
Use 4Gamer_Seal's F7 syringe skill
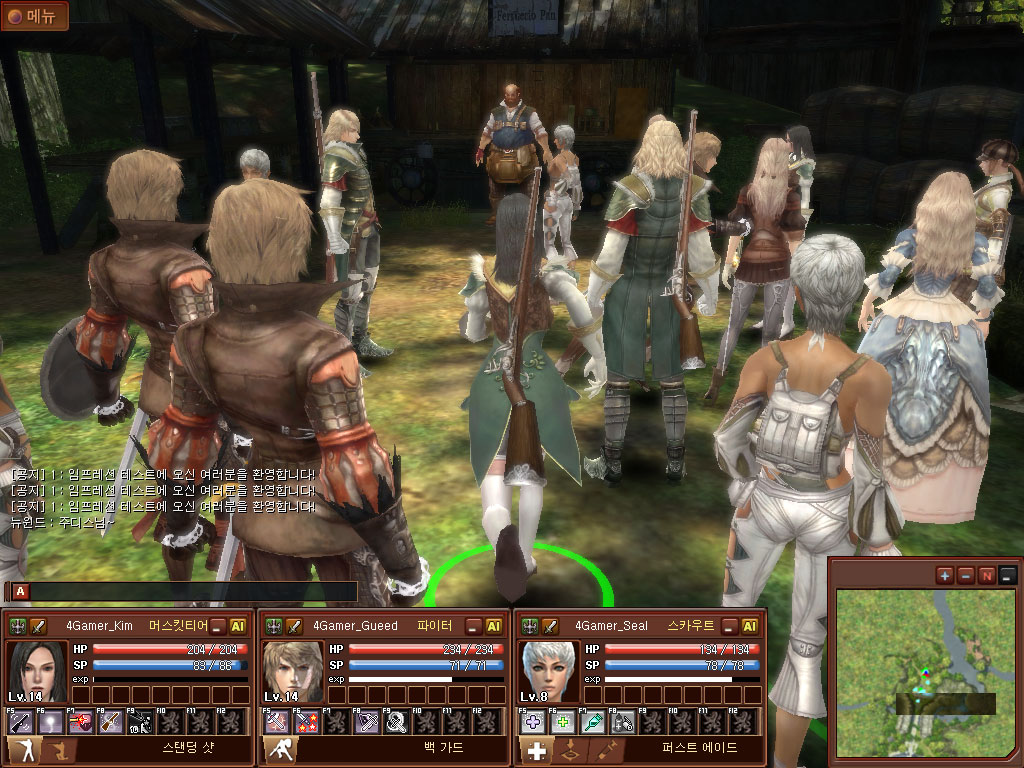pos(593,721)
